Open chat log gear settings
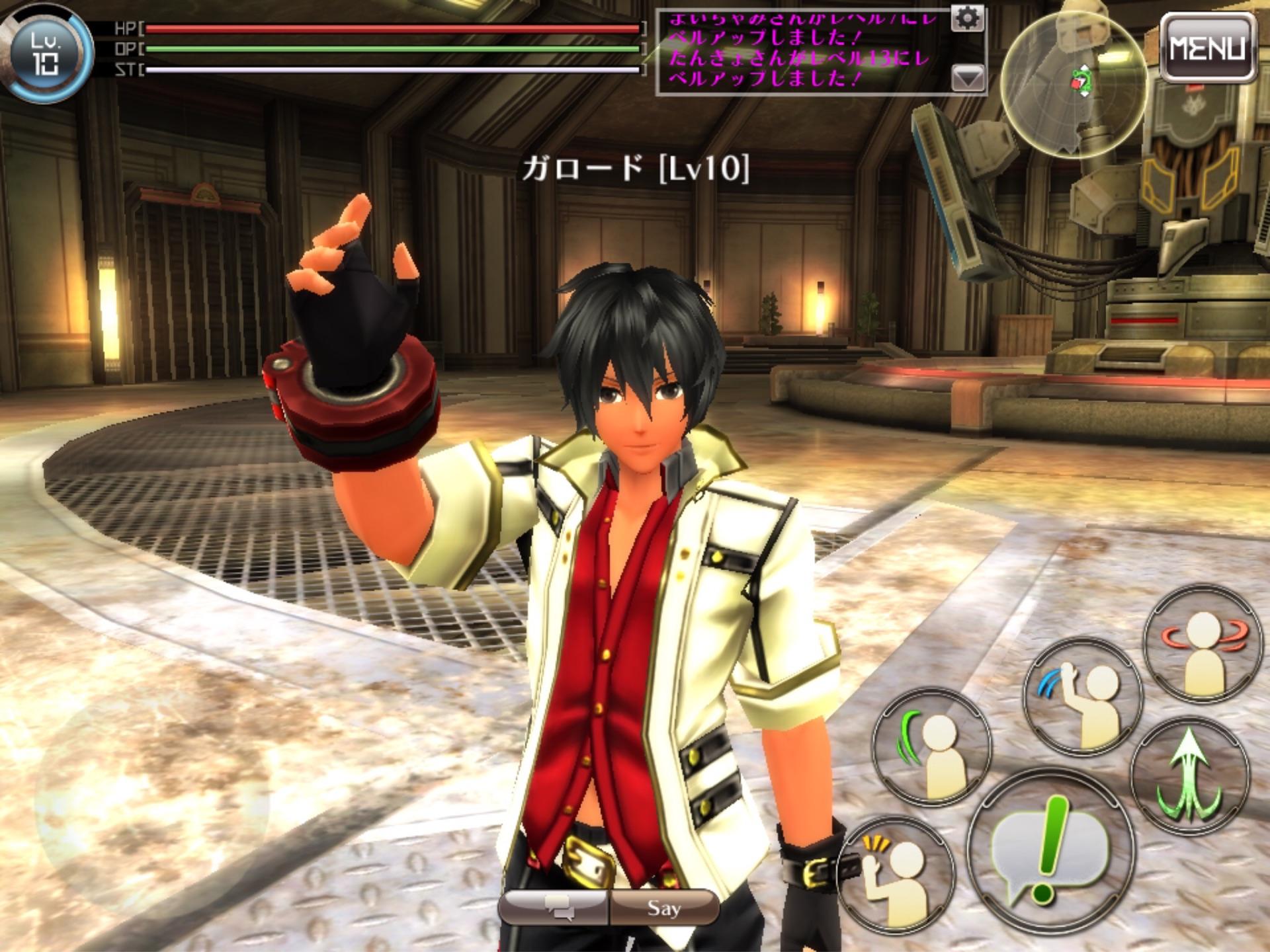1270x952 pixels. point(967,19)
